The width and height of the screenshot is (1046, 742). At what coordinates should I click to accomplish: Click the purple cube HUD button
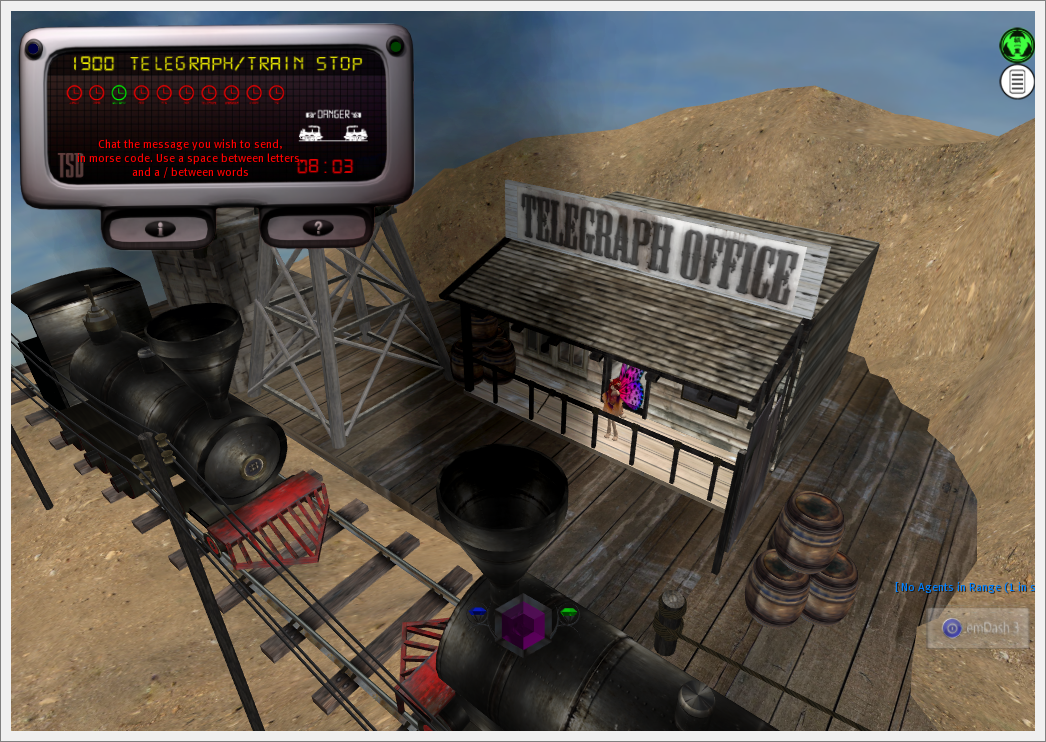[522, 622]
